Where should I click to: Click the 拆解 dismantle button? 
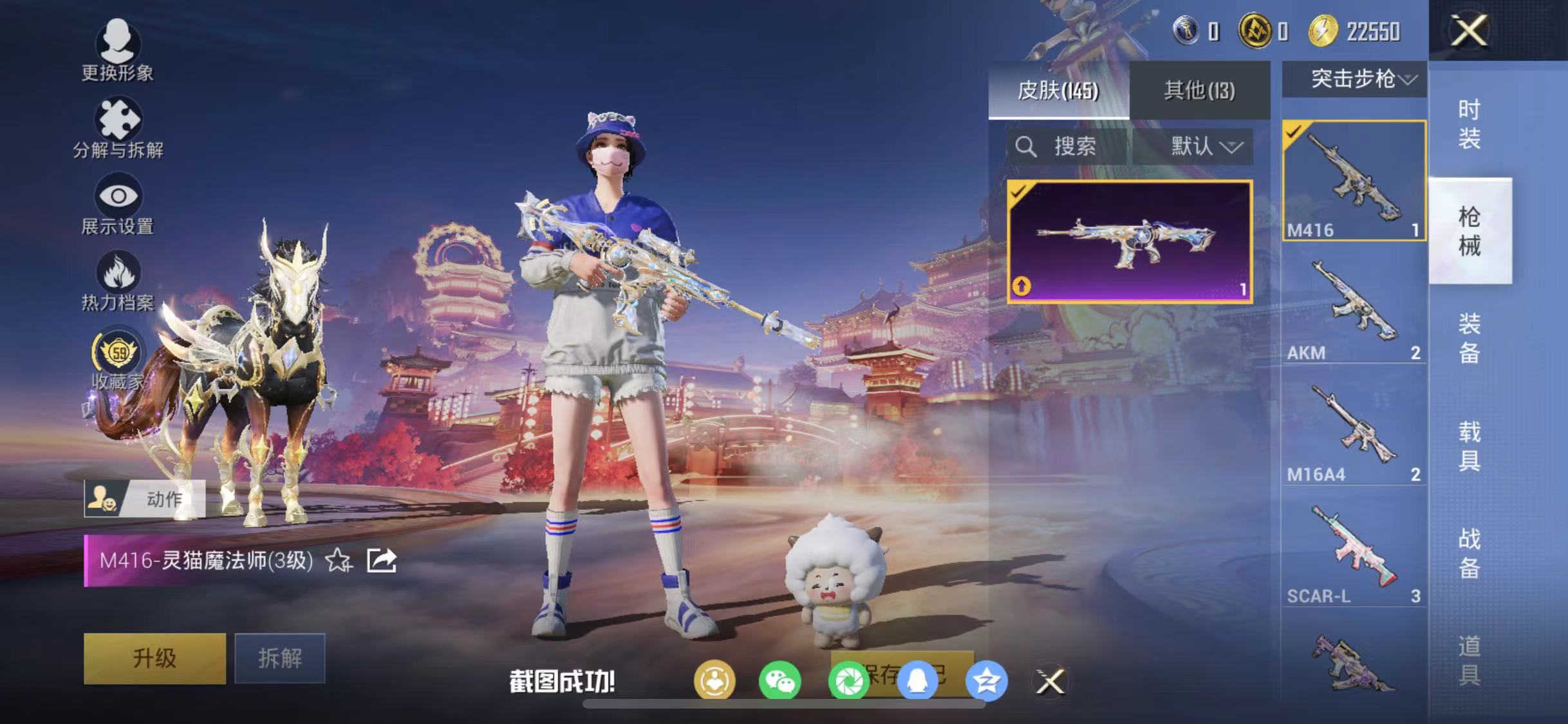tap(279, 658)
